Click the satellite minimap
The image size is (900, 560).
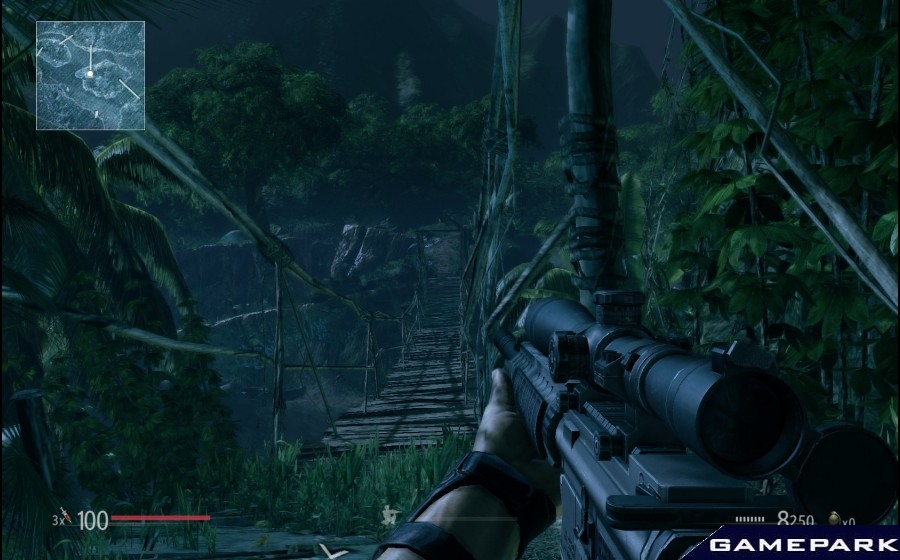coord(90,75)
